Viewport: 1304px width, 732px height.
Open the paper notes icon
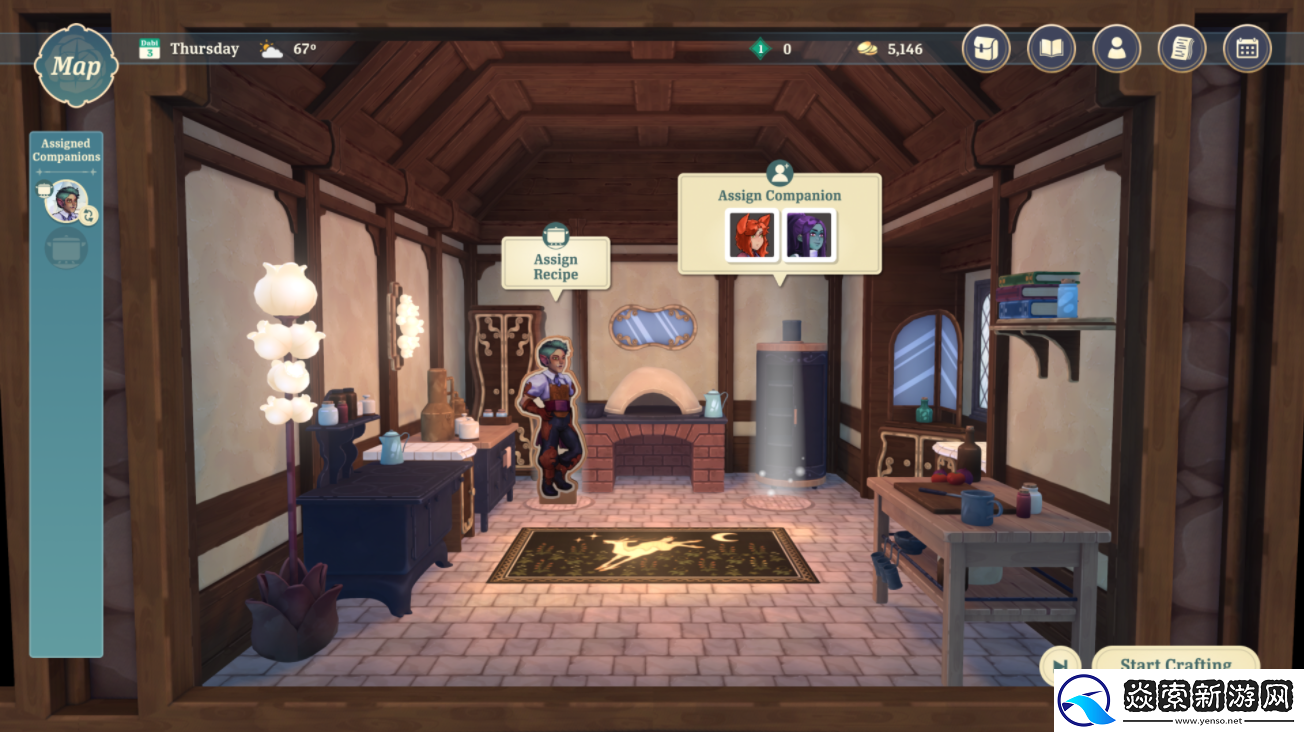click(x=1182, y=48)
